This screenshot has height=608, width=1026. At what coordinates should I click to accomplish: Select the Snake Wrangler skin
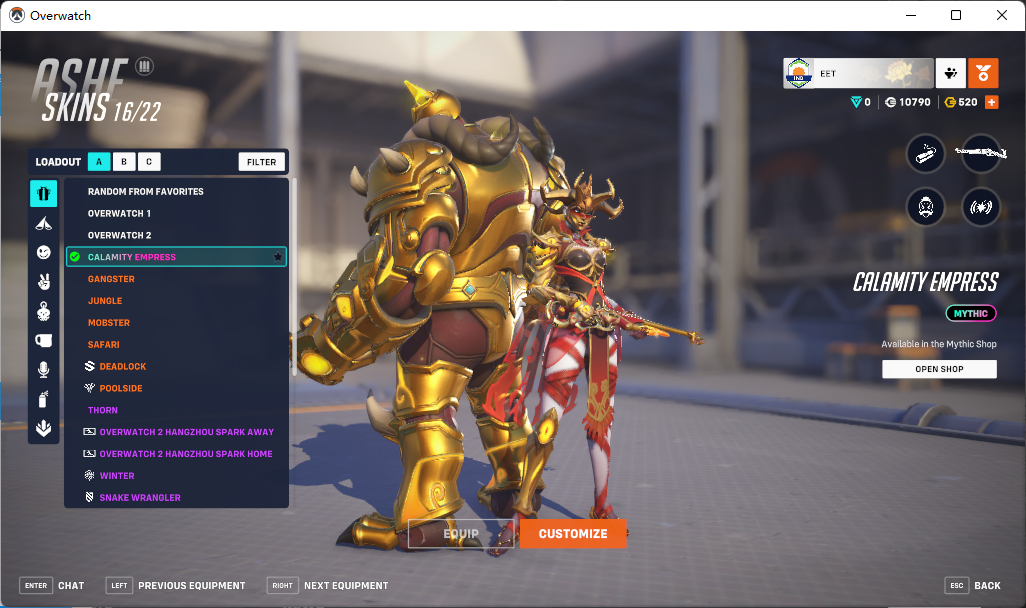tap(140, 498)
